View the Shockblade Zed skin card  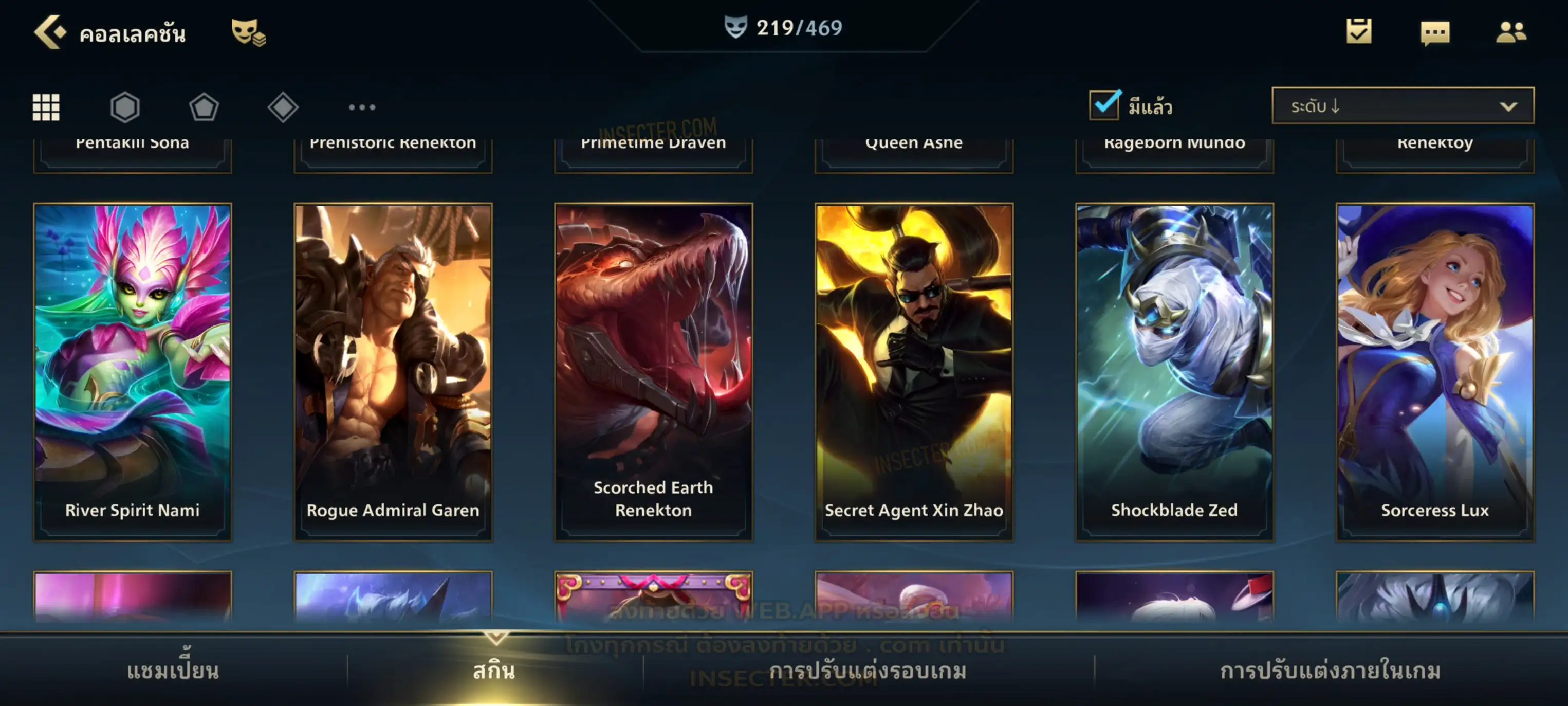(x=1175, y=372)
